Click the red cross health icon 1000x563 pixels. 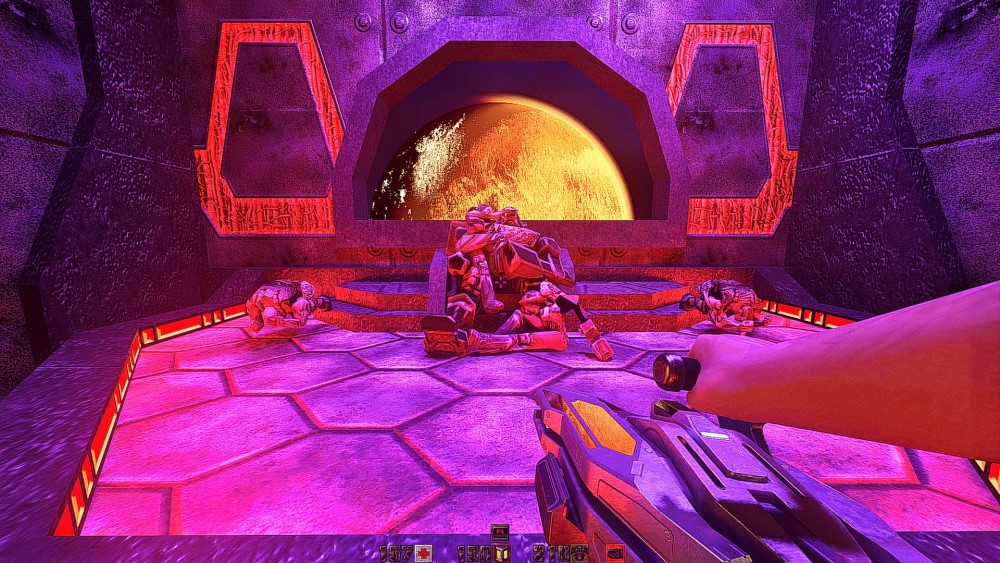coord(424,552)
